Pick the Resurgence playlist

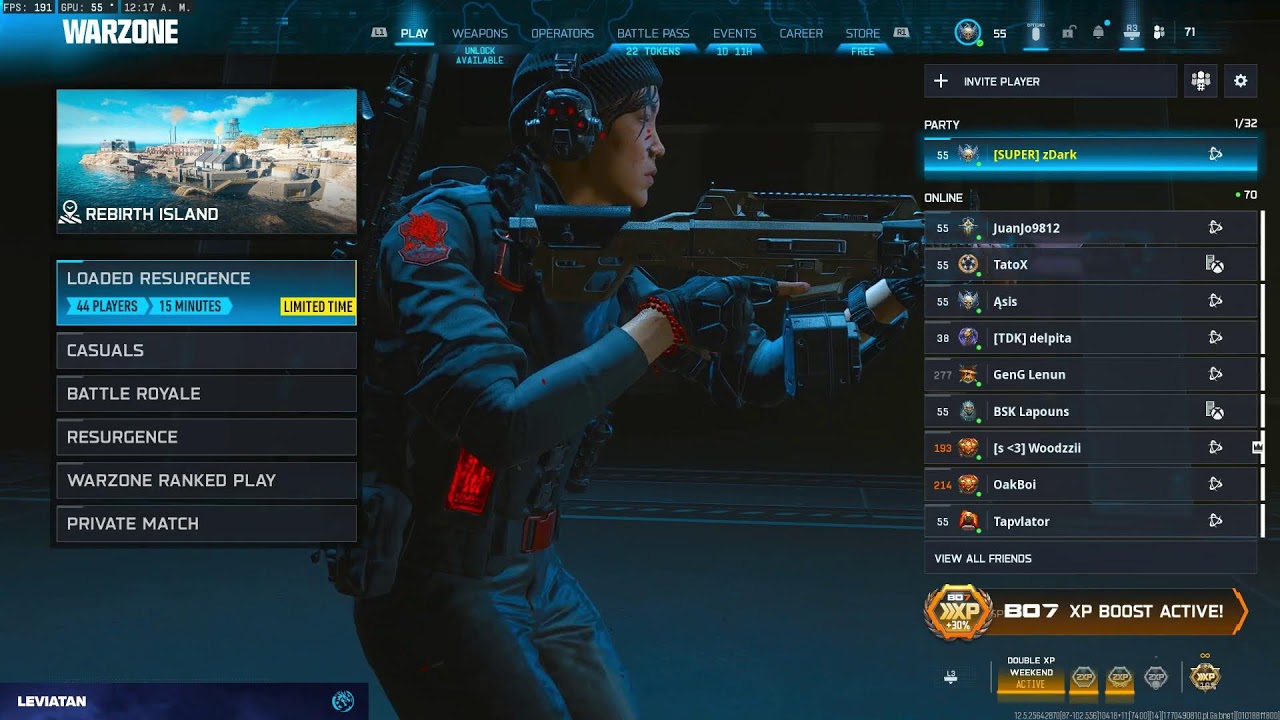206,437
